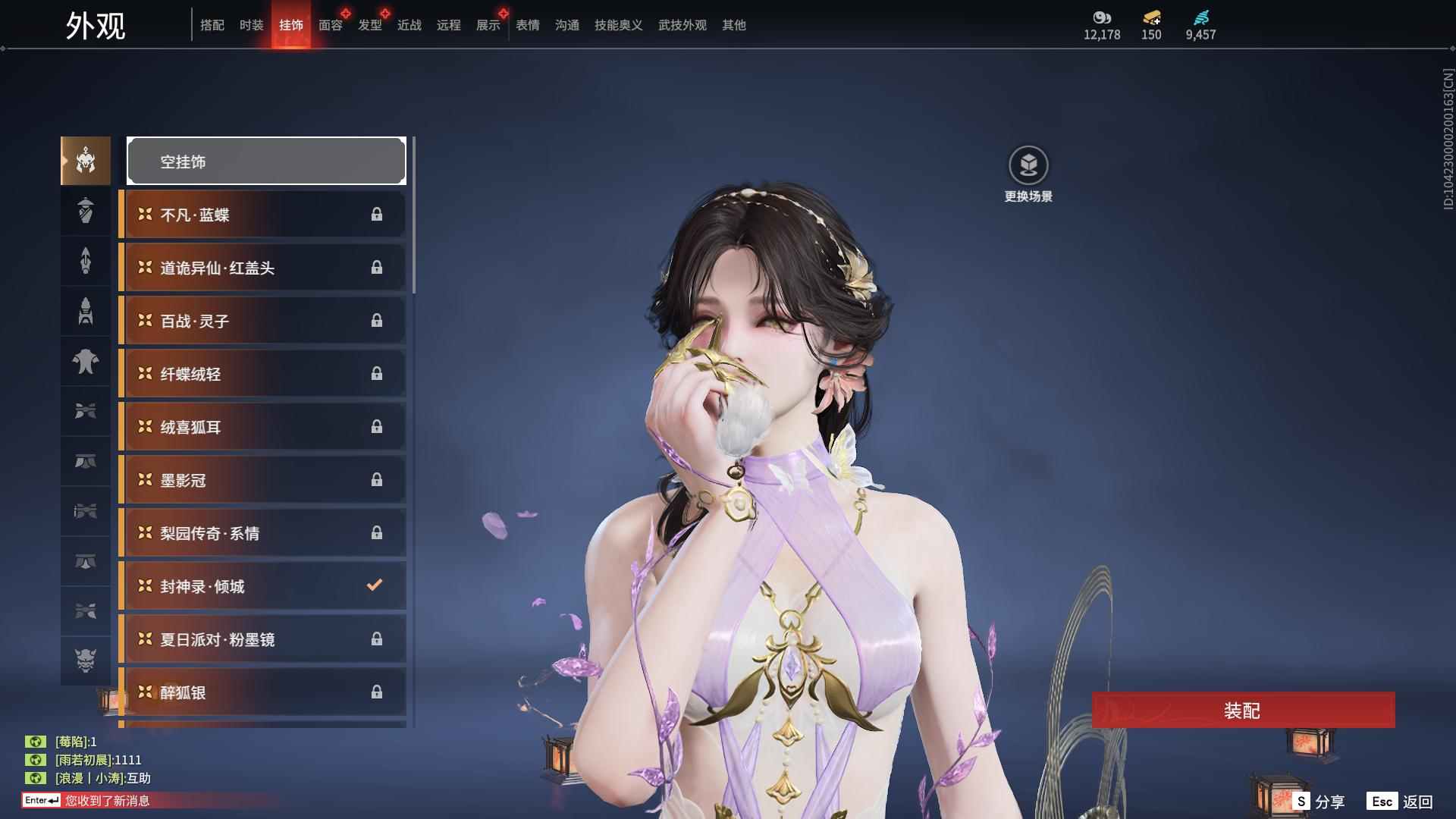
Task: Select the 道诡异仙·红盖头 accessory
Action: (x=263, y=268)
